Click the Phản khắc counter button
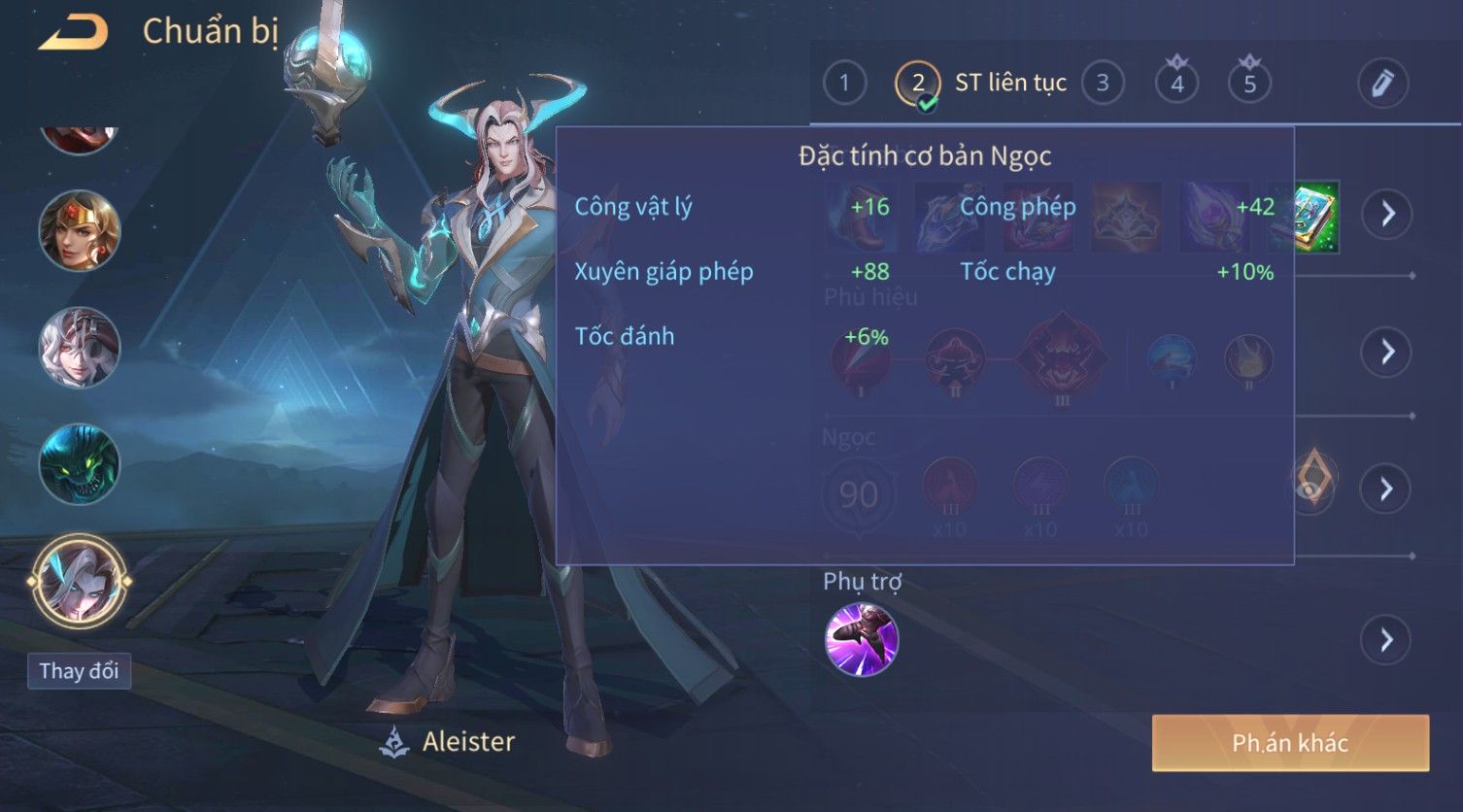This screenshot has width=1463, height=812. [x=1290, y=743]
